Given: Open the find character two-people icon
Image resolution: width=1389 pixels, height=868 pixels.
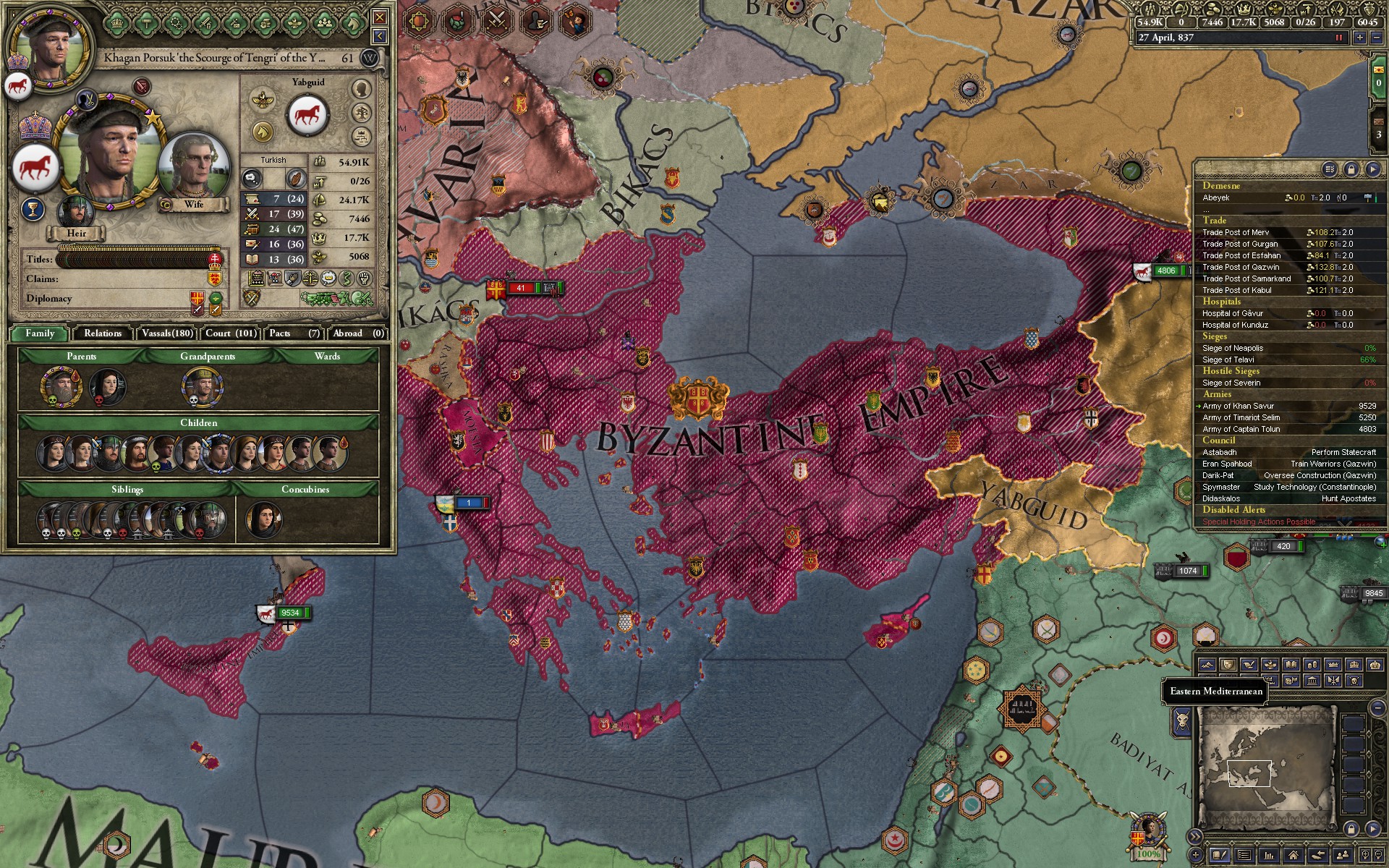Looking at the screenshot, I should pyautogui.click(x=1343, y=857).
